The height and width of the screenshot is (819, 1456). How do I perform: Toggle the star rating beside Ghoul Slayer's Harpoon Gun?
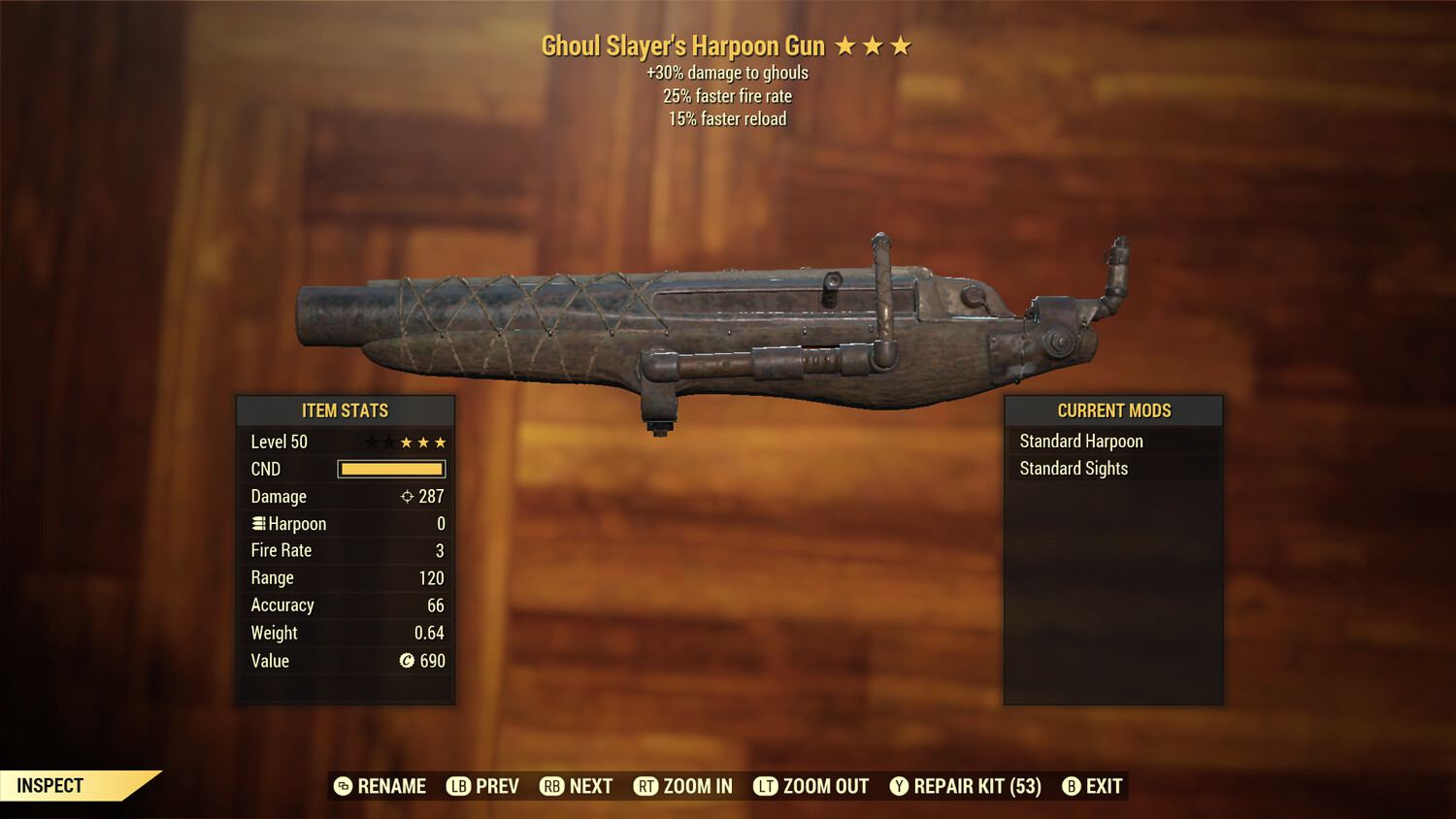point(872,45)
